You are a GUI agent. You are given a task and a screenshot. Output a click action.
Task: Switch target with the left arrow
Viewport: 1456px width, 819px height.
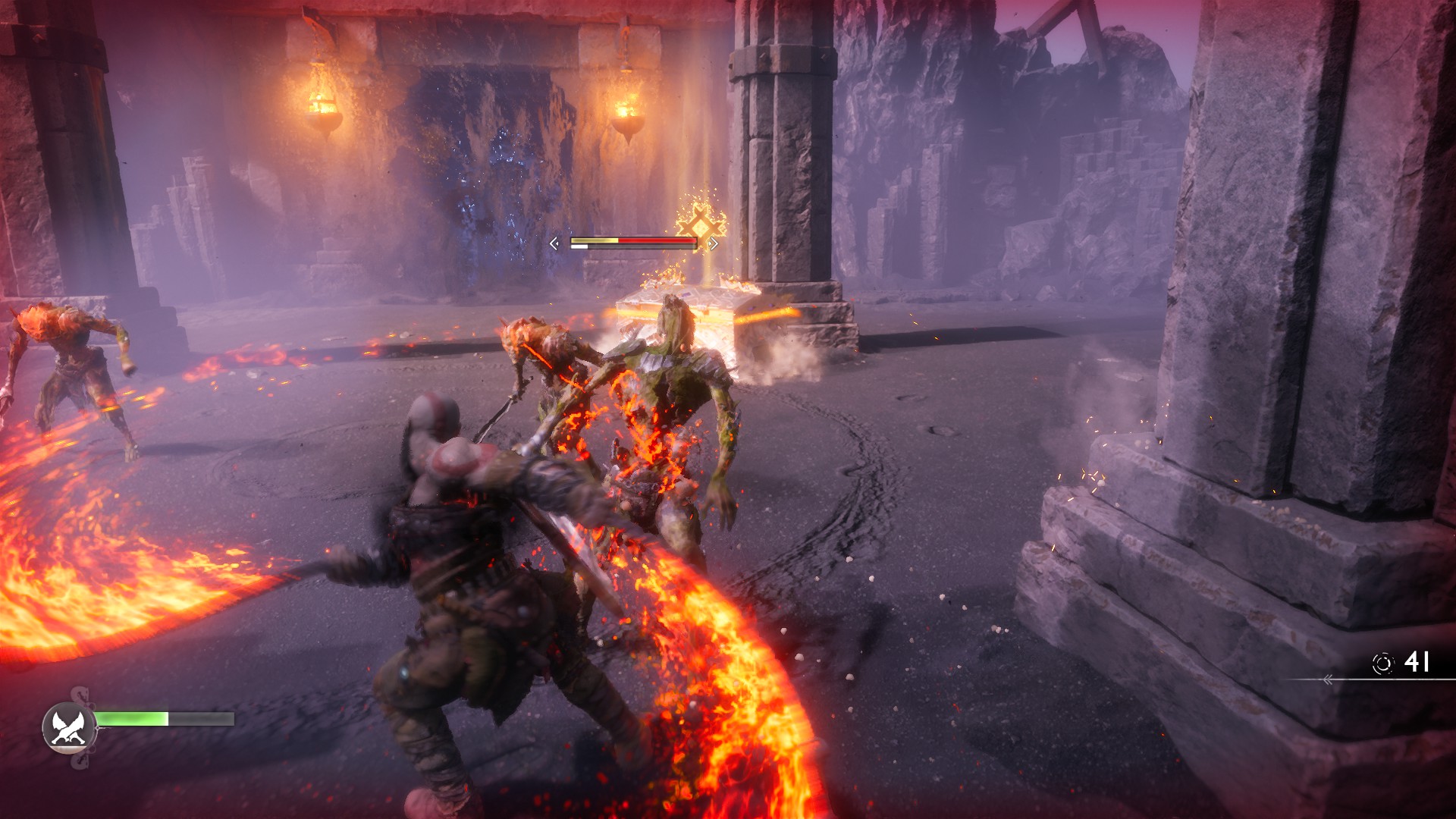(554, 243)
